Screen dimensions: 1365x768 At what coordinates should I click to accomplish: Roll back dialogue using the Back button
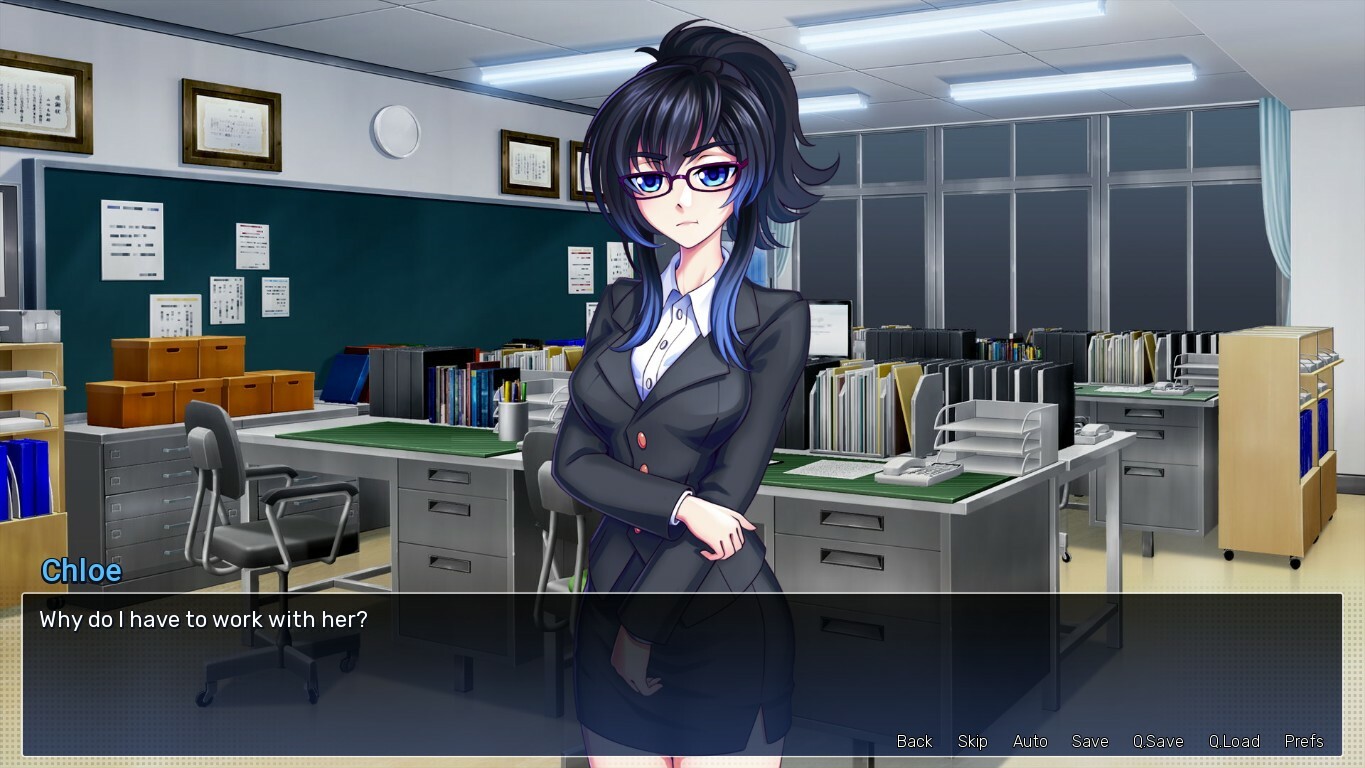[x=913, y=741]
